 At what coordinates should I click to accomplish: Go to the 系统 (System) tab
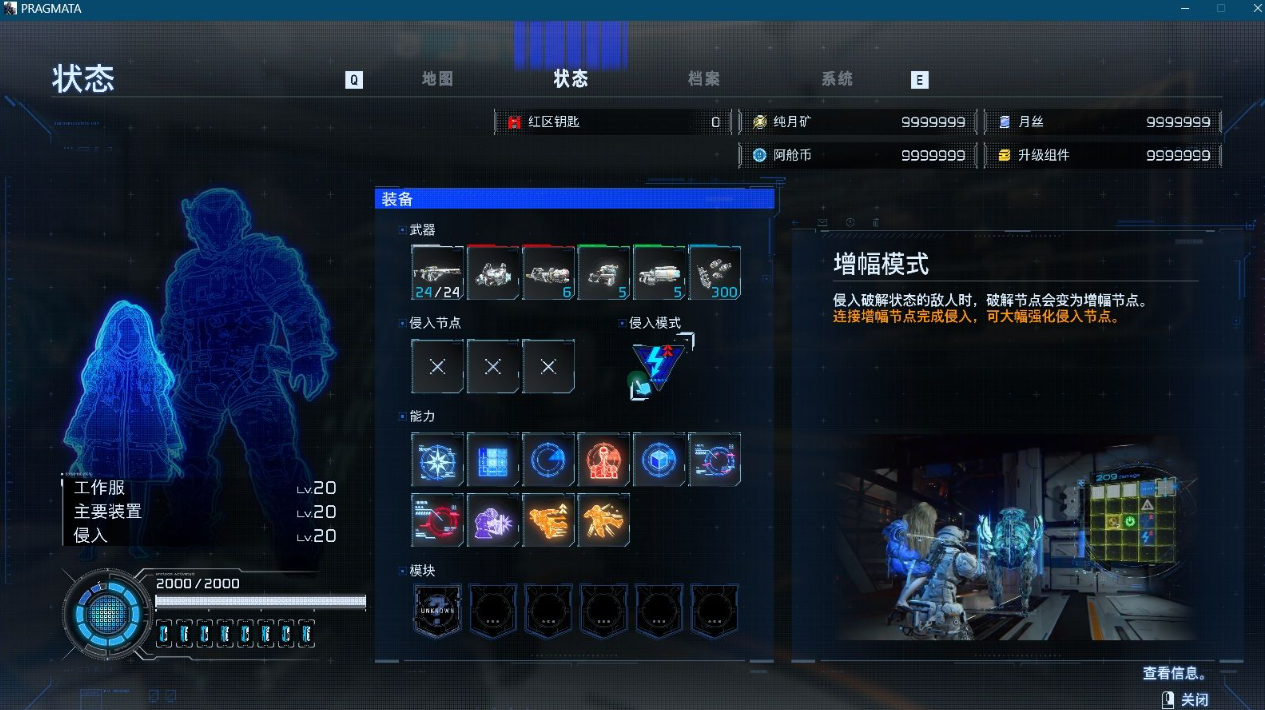pos(837,79)
